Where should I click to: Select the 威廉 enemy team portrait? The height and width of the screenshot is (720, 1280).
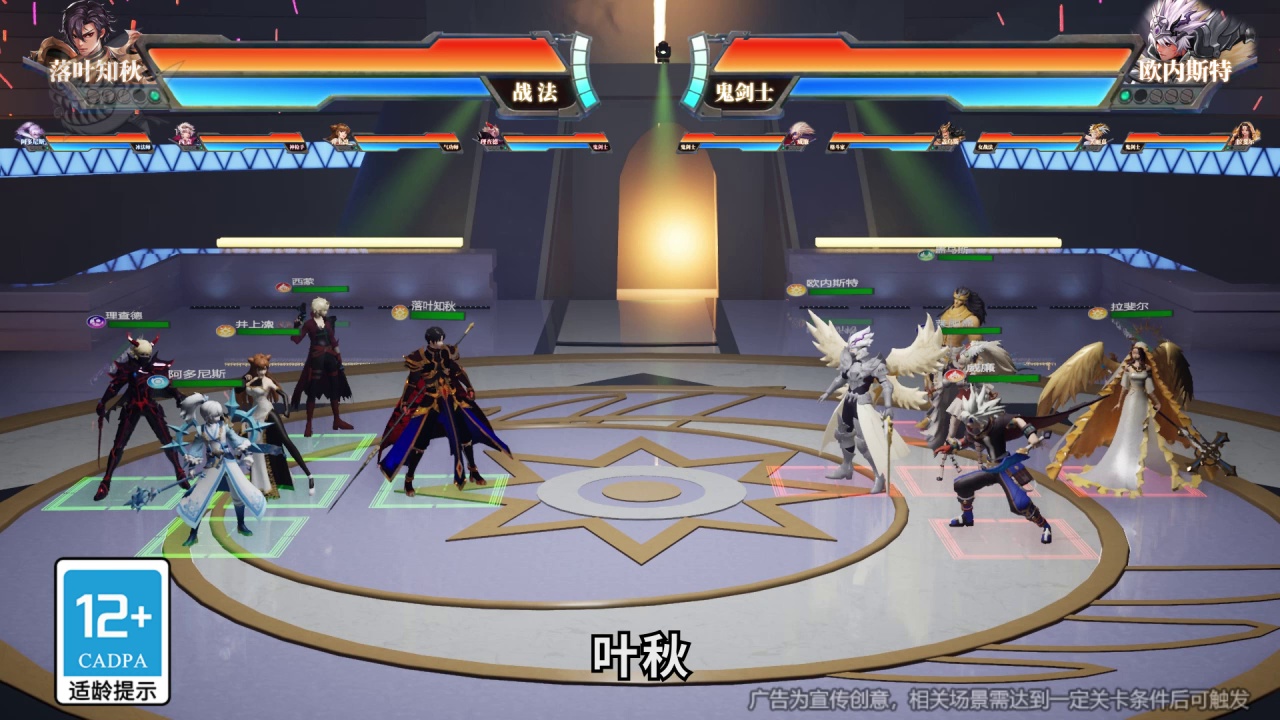[799, 134]
